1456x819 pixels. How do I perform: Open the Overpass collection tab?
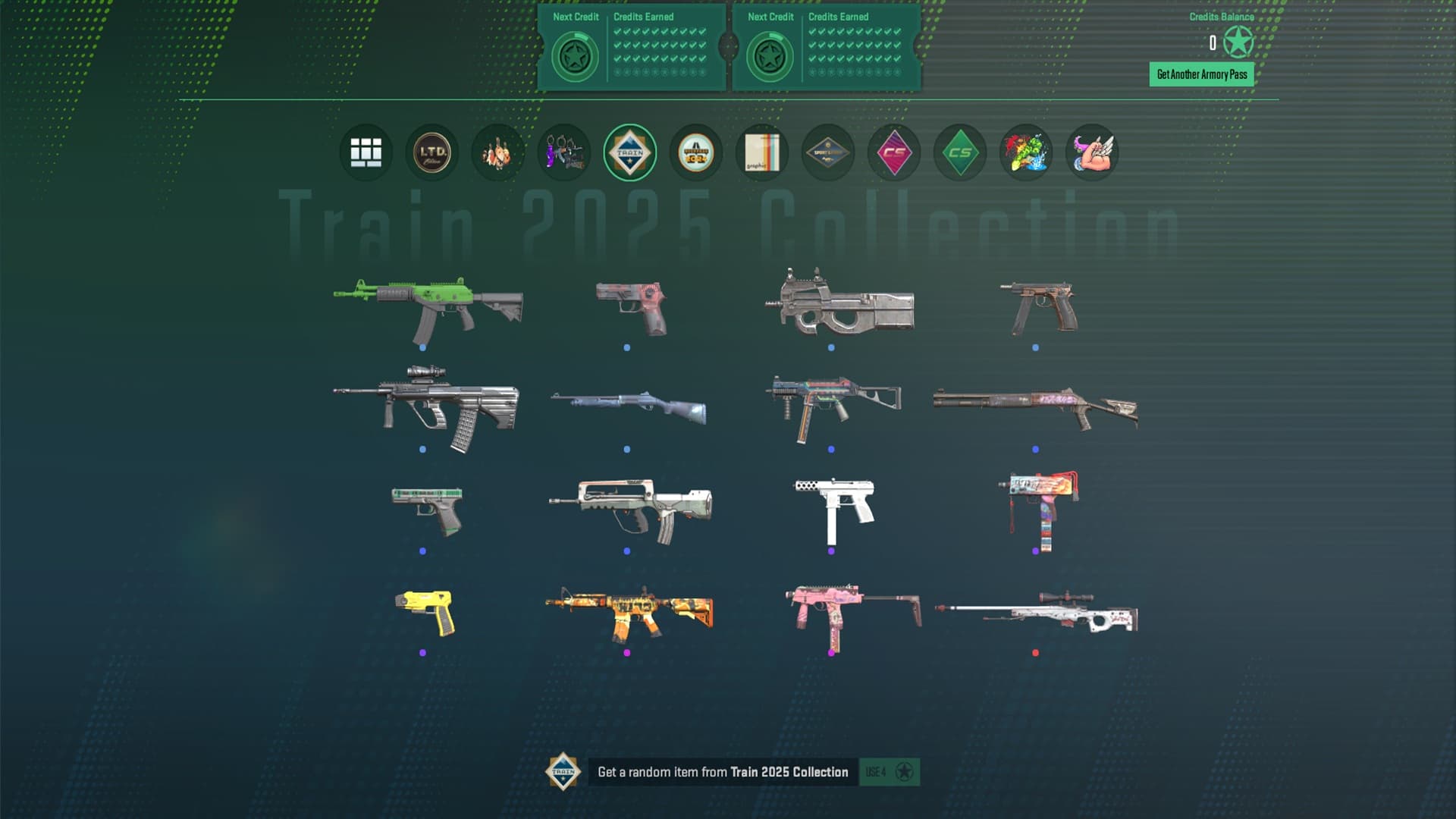(x=695, y=152)
